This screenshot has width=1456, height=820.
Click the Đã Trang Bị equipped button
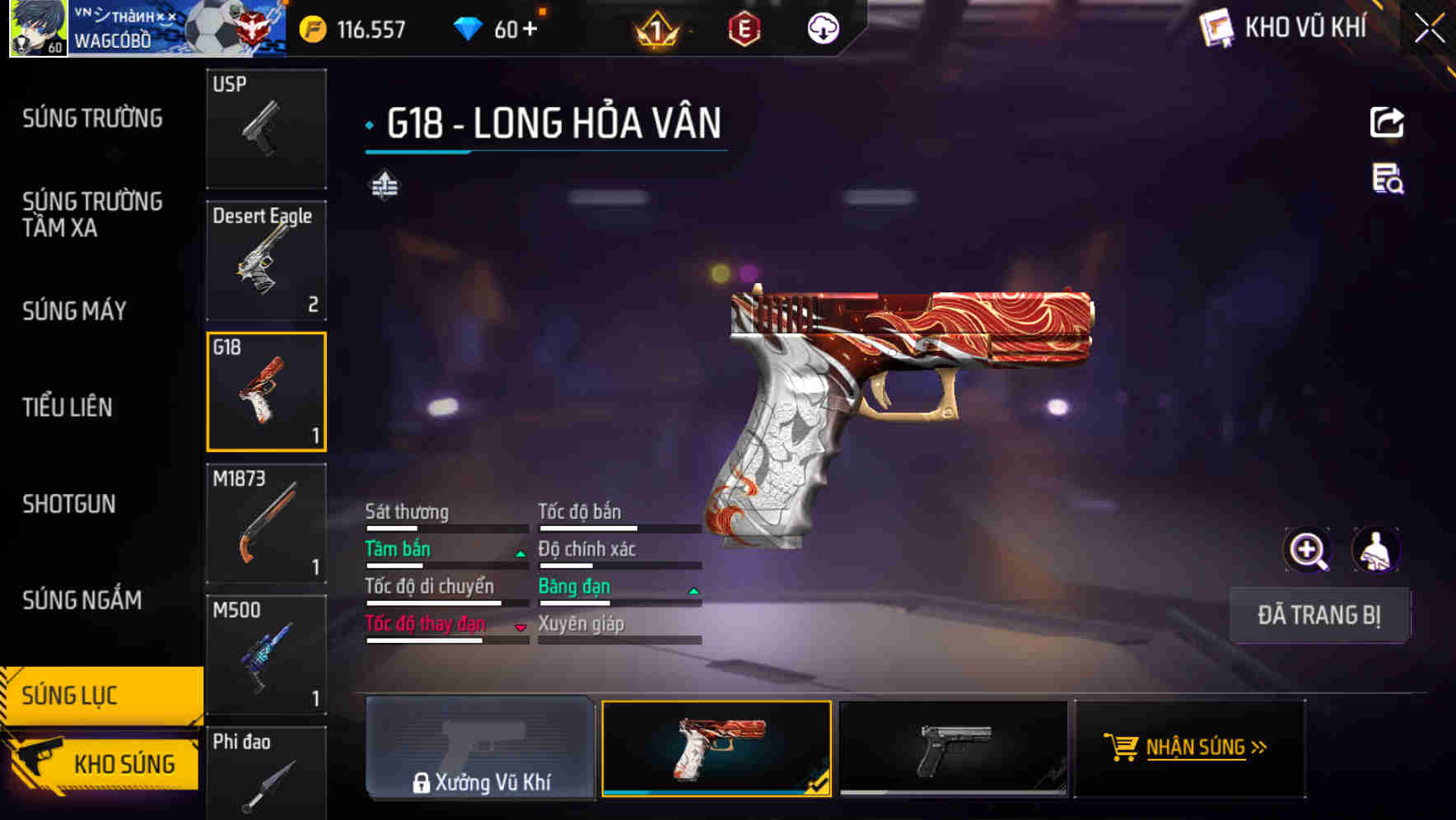click(1319, 615)
